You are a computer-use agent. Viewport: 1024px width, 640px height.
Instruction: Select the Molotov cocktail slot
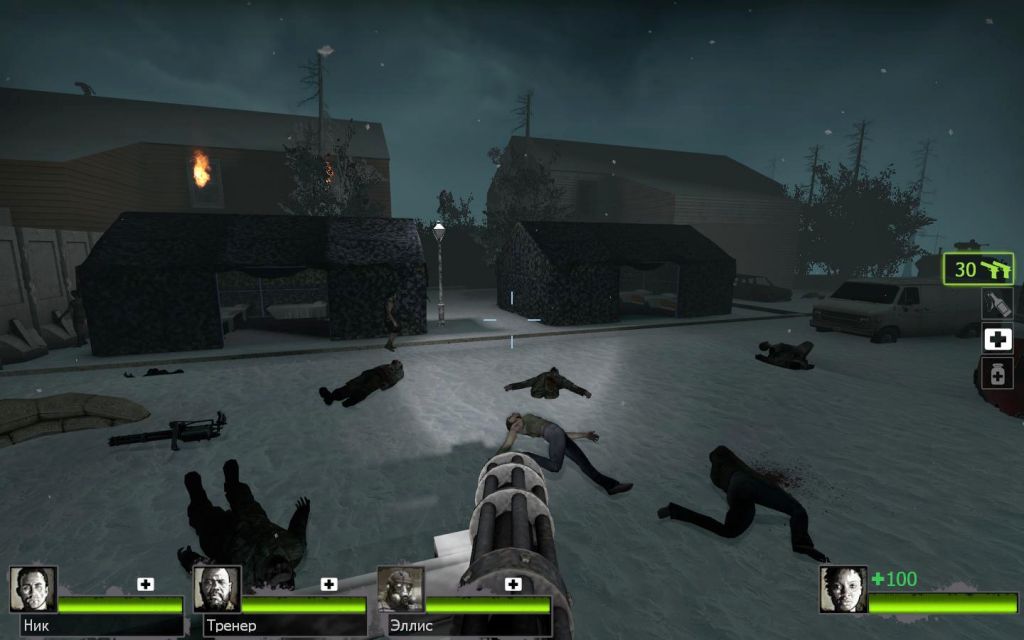point(996,303)
